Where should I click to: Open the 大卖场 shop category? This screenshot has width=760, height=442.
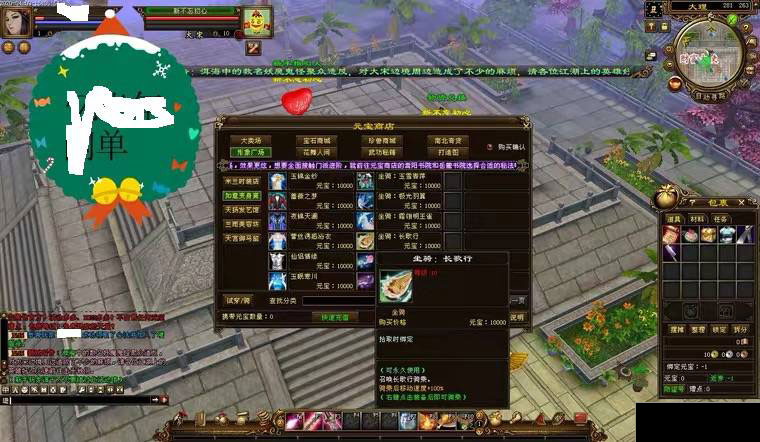pyautogui.click(x=251, y=140)
